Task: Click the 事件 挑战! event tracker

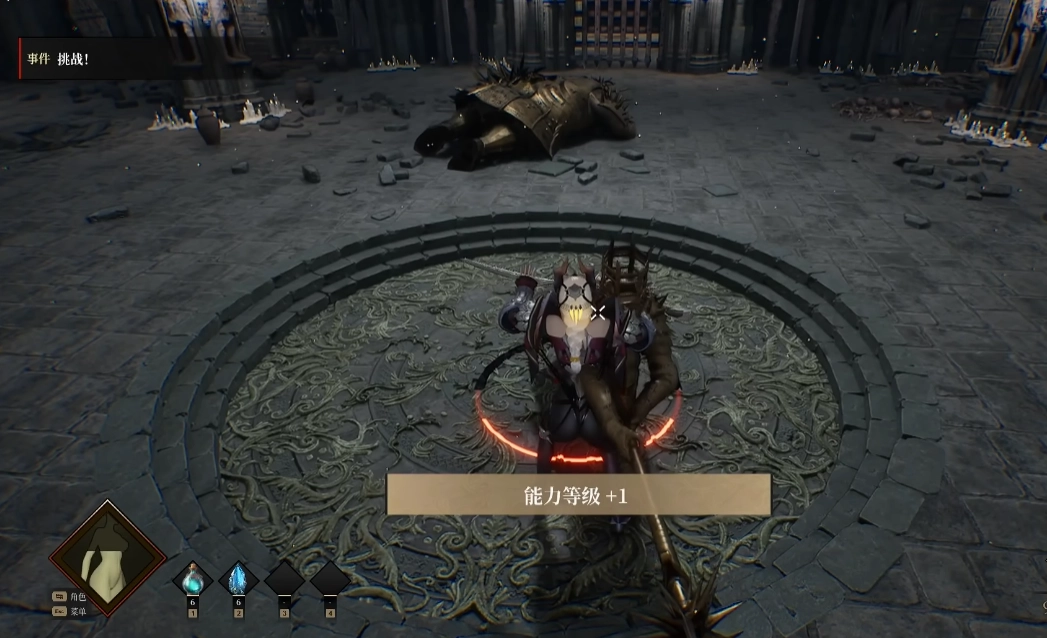Action: [59, 59]
